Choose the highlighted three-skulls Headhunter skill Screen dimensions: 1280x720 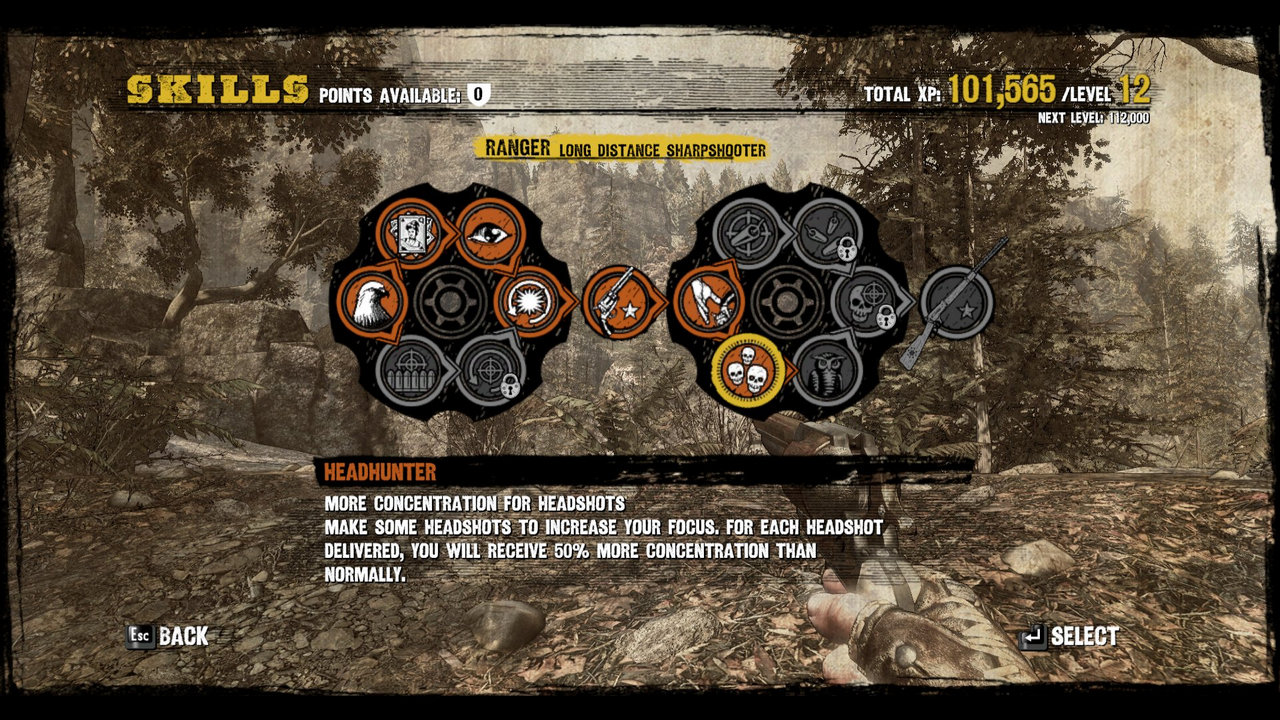pyautogui.click(x=747, y=370)
